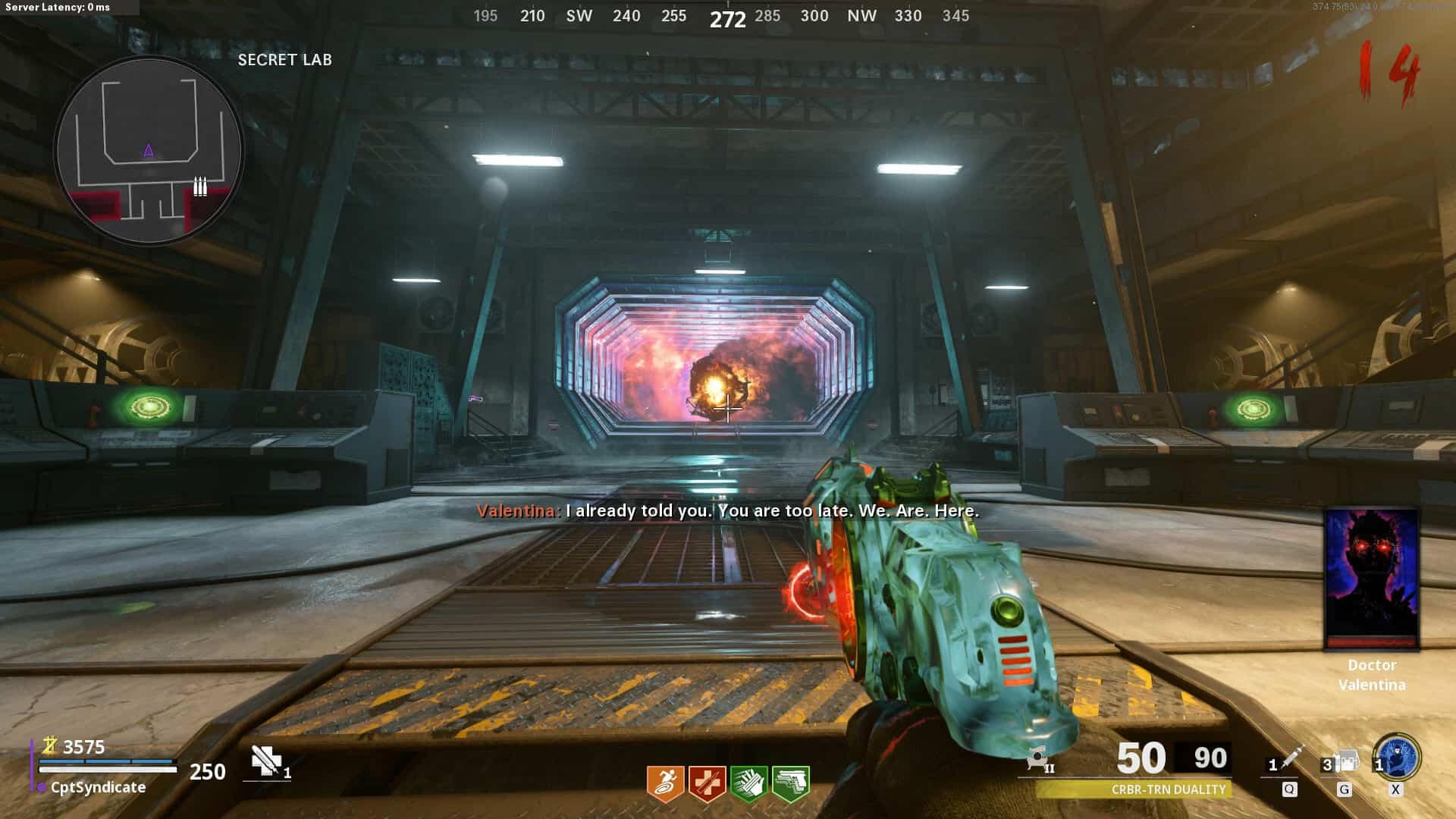
Task: Click the CptSyndicate player name
Action: tap(98, 787)
